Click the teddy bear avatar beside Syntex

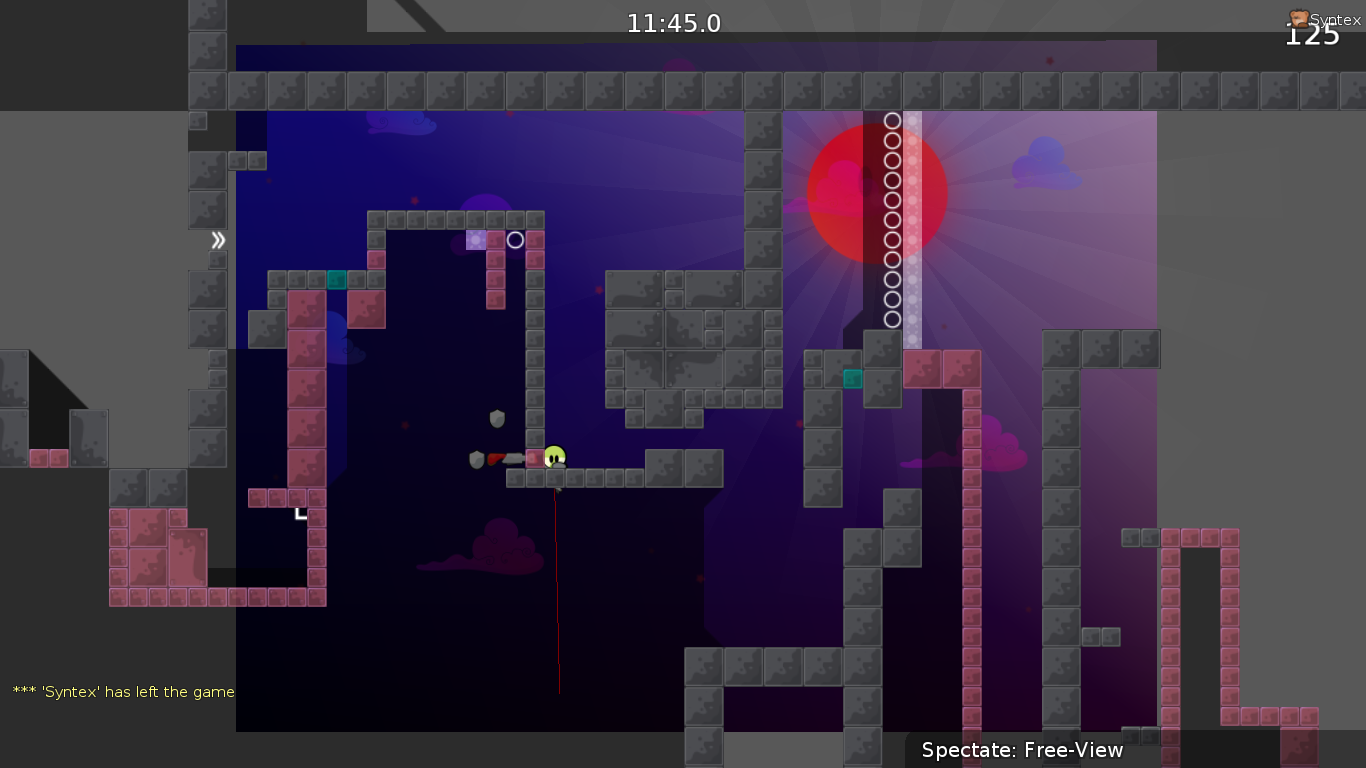pos(1297,17)
